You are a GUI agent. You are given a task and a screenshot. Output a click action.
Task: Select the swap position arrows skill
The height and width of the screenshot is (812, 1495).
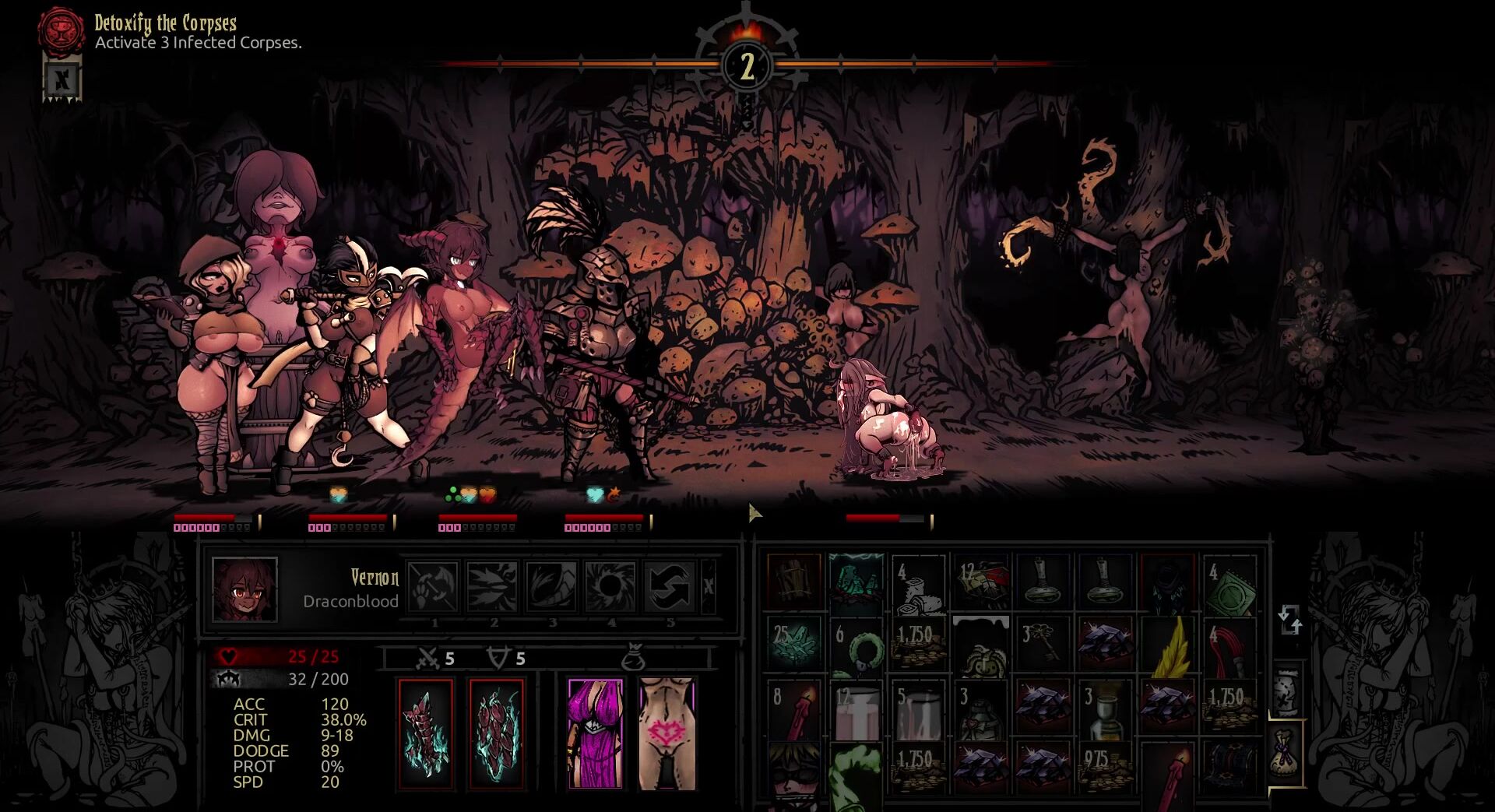[669, 585]
